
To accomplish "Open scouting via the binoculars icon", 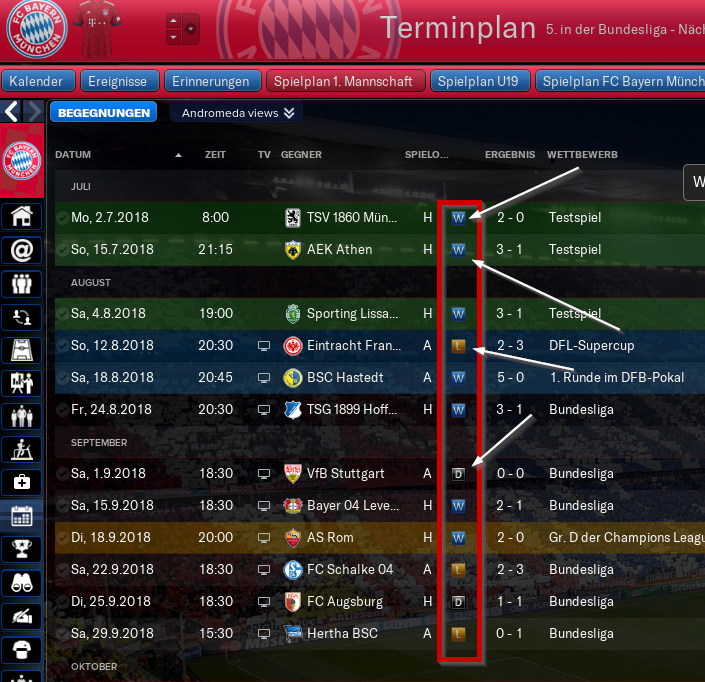I will tap(21, 582).
